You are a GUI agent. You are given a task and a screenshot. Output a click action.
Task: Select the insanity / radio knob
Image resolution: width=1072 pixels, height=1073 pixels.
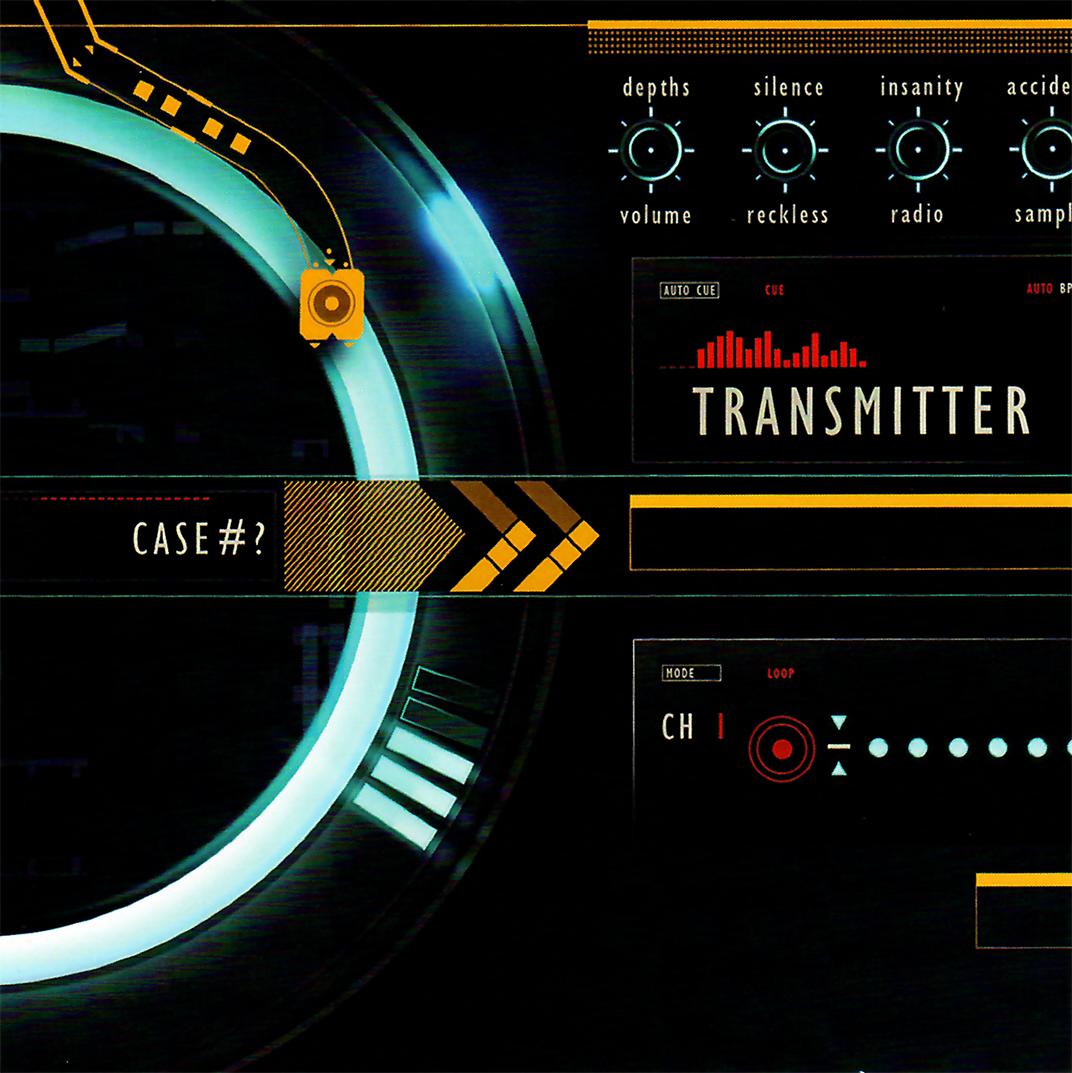(x=918, y=151)
